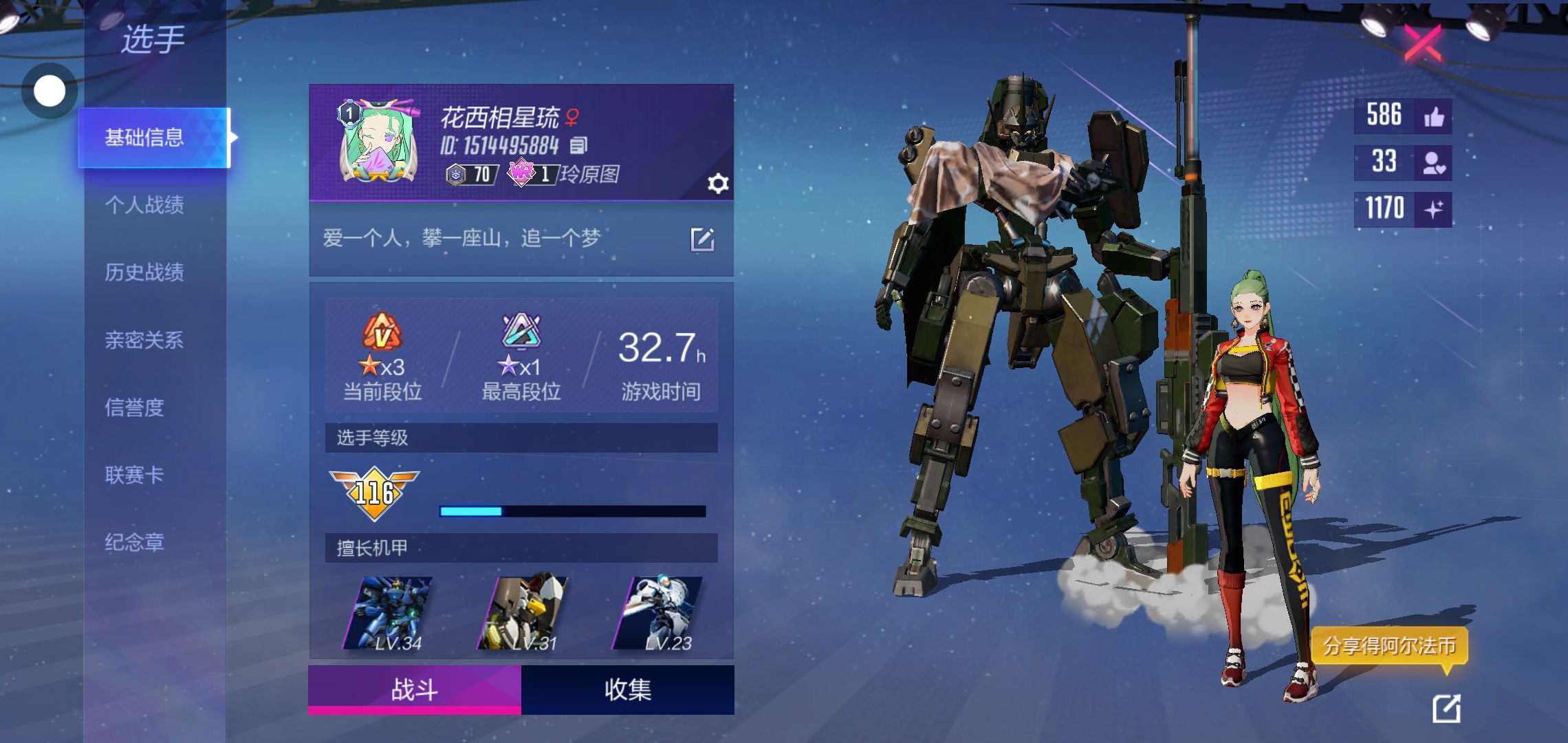Image resolution: width=1568 pixels, height=743 pixels.
Task: Click the followers icon showing 33
Action: coord(1434,162)
